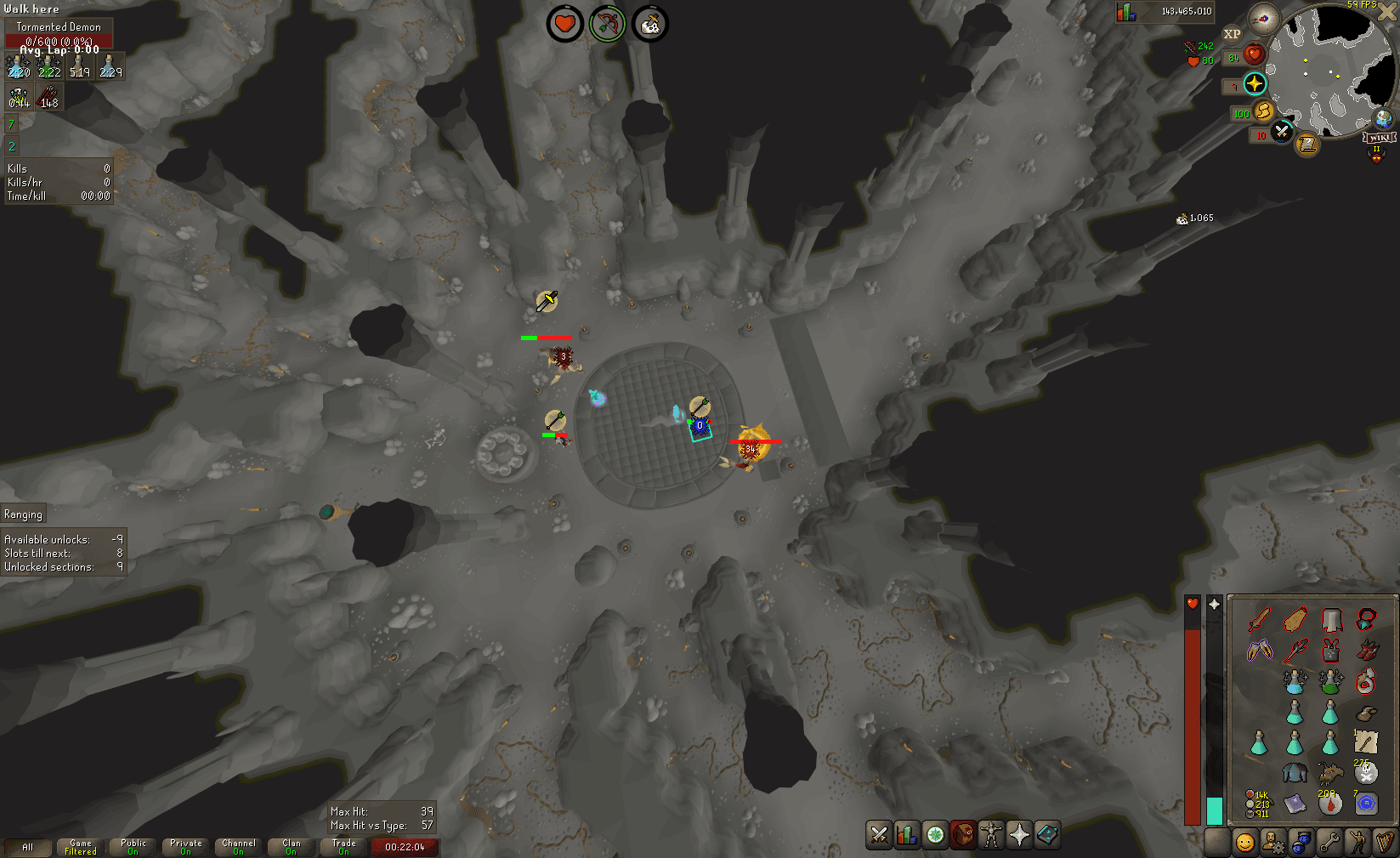Open the Skills tab with bar chart icon

tap(907, 835)
